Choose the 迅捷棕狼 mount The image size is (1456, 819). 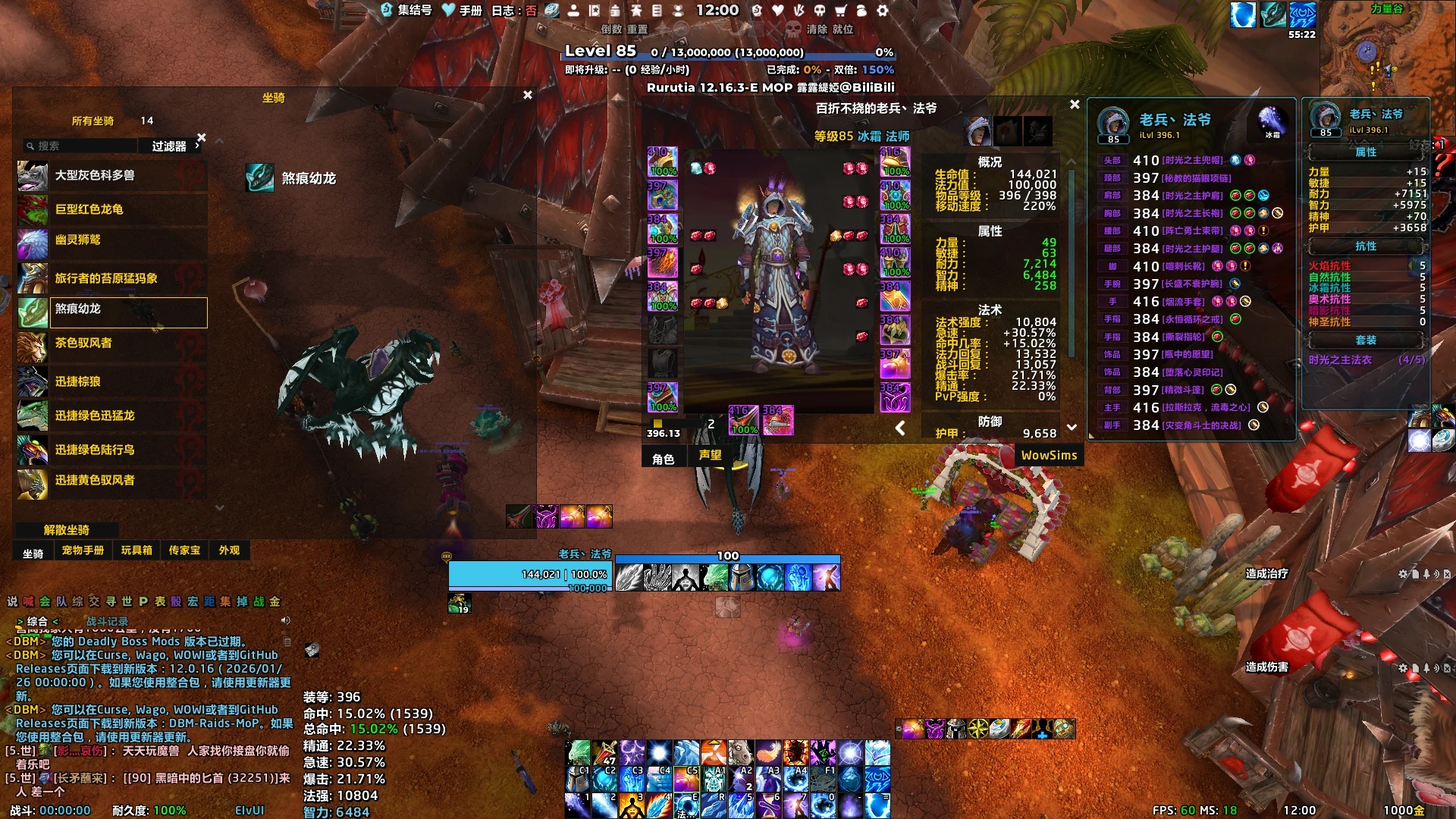pos(111,381)
